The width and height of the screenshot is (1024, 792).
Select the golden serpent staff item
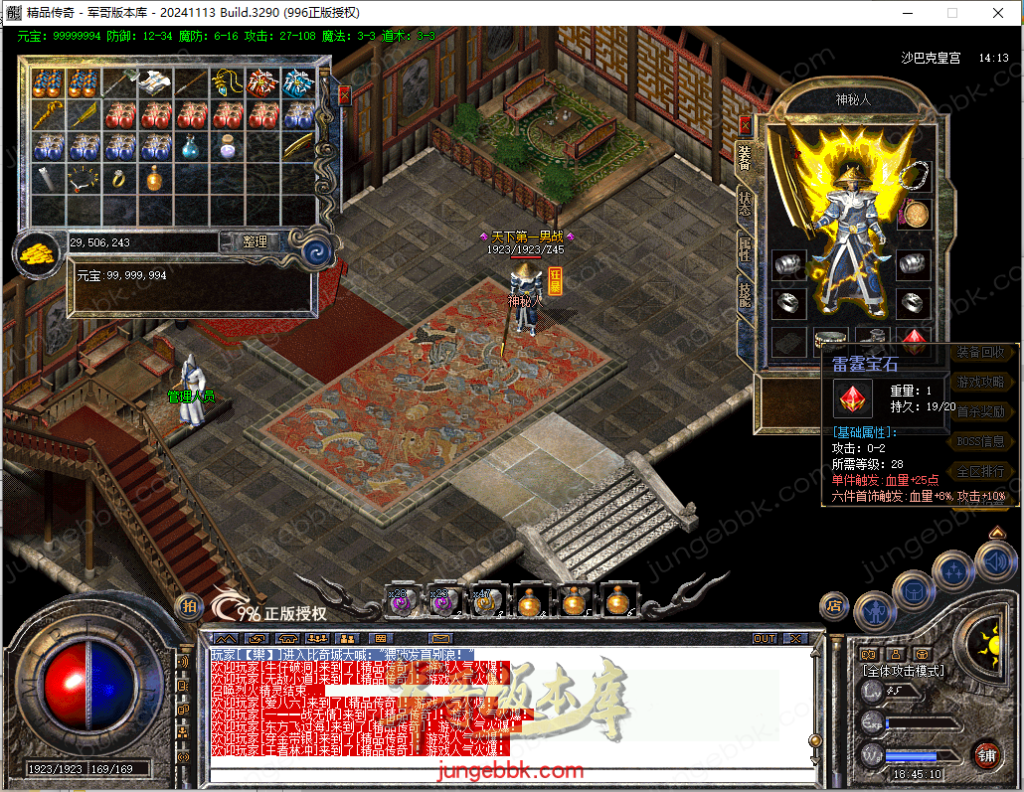pyautogui.click(x=47, y=114)
